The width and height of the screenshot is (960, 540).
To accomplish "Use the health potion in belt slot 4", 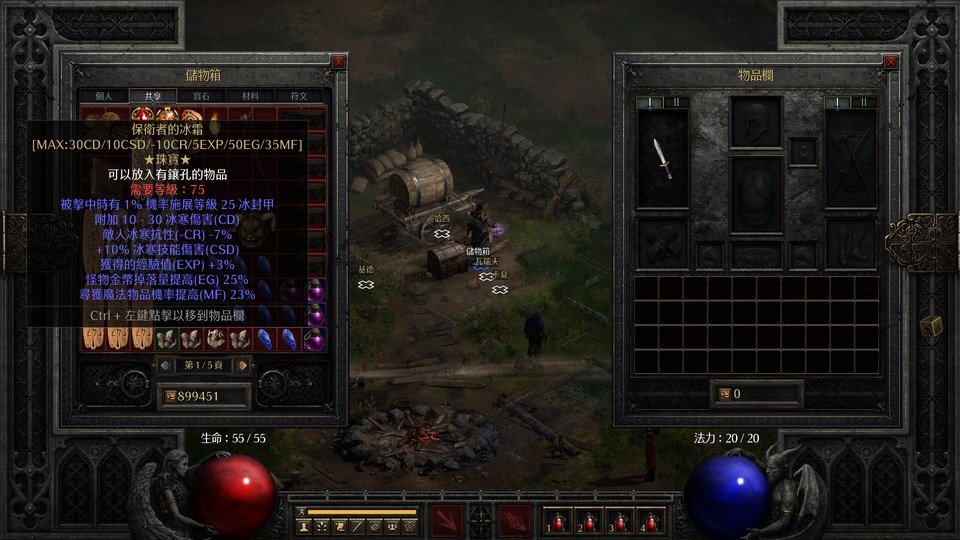I will (651, 521).
